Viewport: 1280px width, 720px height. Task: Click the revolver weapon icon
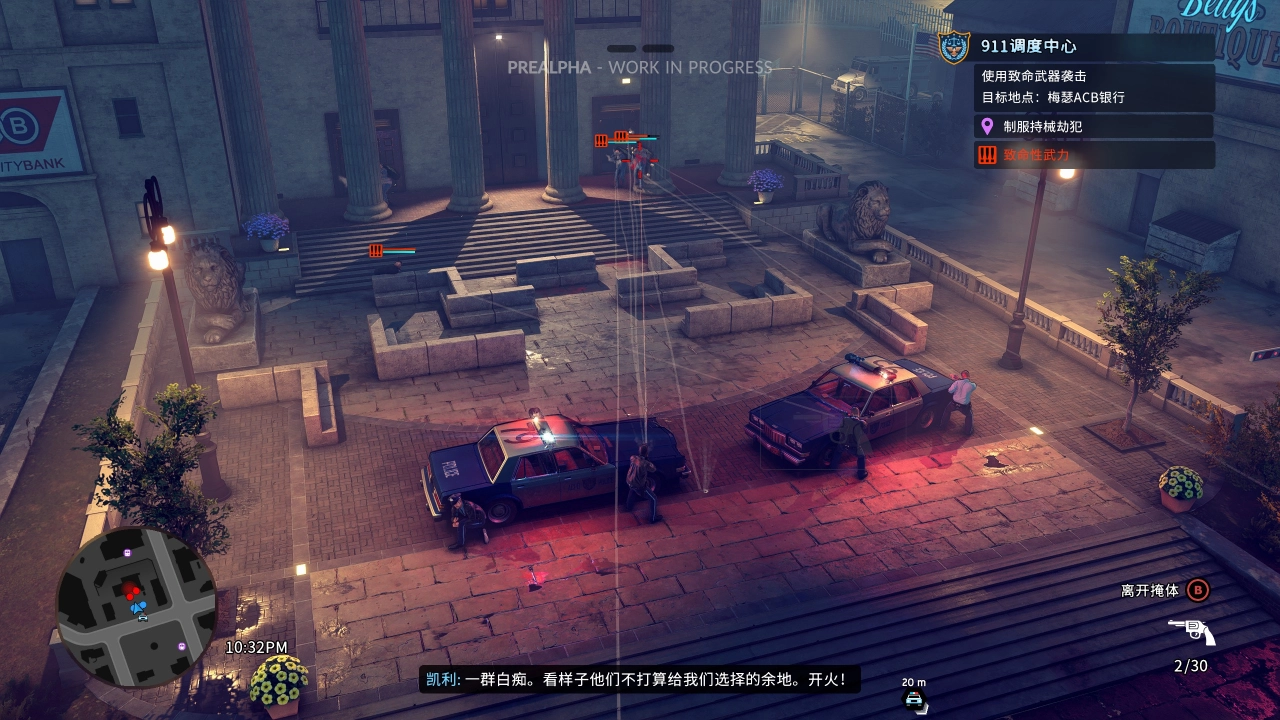tap(1190, 632)
